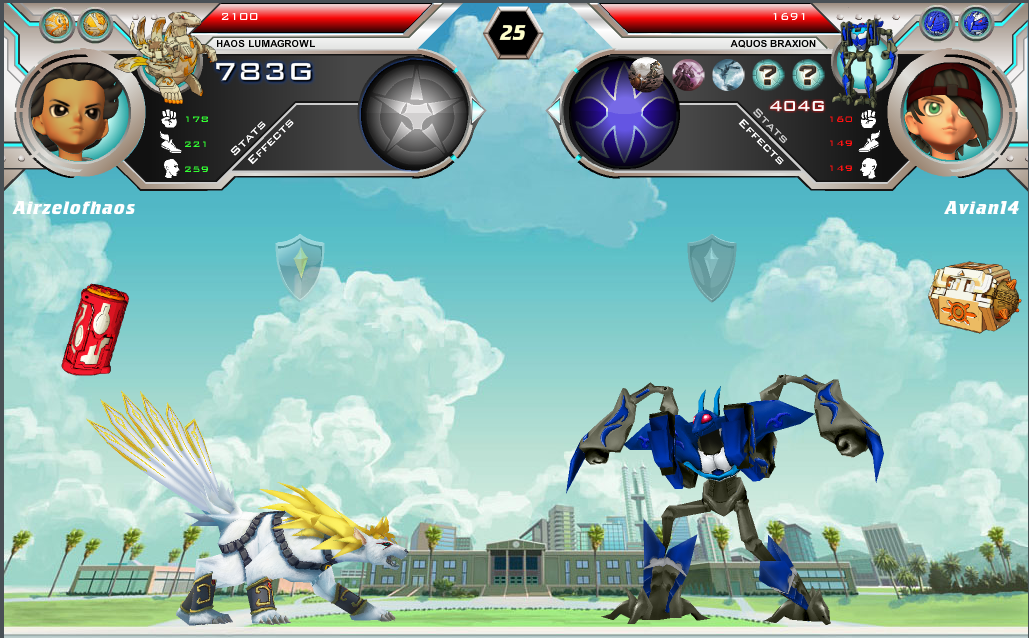Open Haos Lumagrowl's Stats panel
The height and width of the screenshot is (638, 1029).
tap(247, 139)
